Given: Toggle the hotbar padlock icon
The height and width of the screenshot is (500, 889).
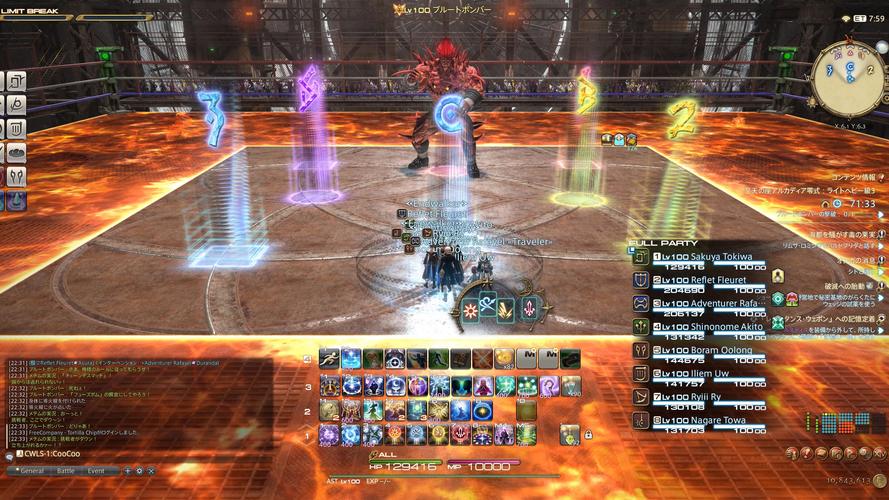Looking at the screenshot, I should (x=588, y=434).
